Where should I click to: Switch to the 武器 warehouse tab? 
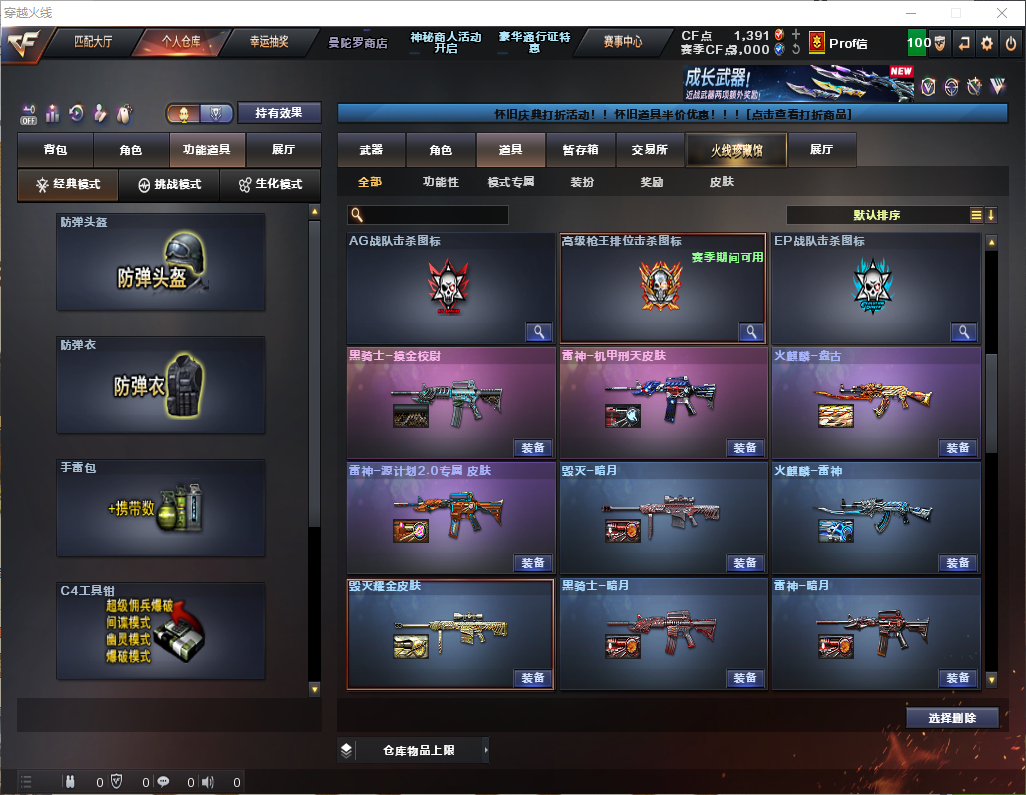371,150
